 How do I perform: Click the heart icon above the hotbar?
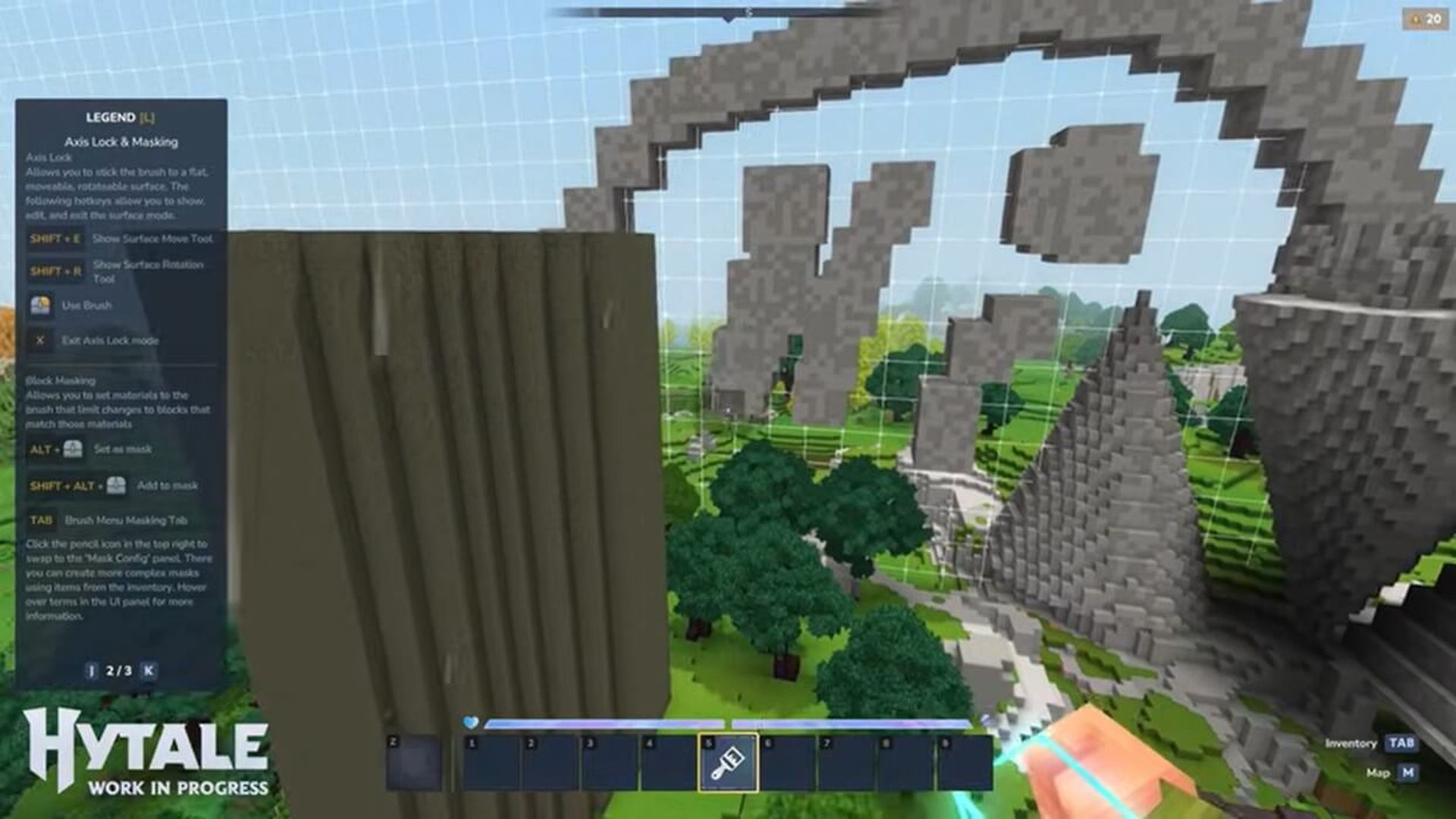[470, 723]
